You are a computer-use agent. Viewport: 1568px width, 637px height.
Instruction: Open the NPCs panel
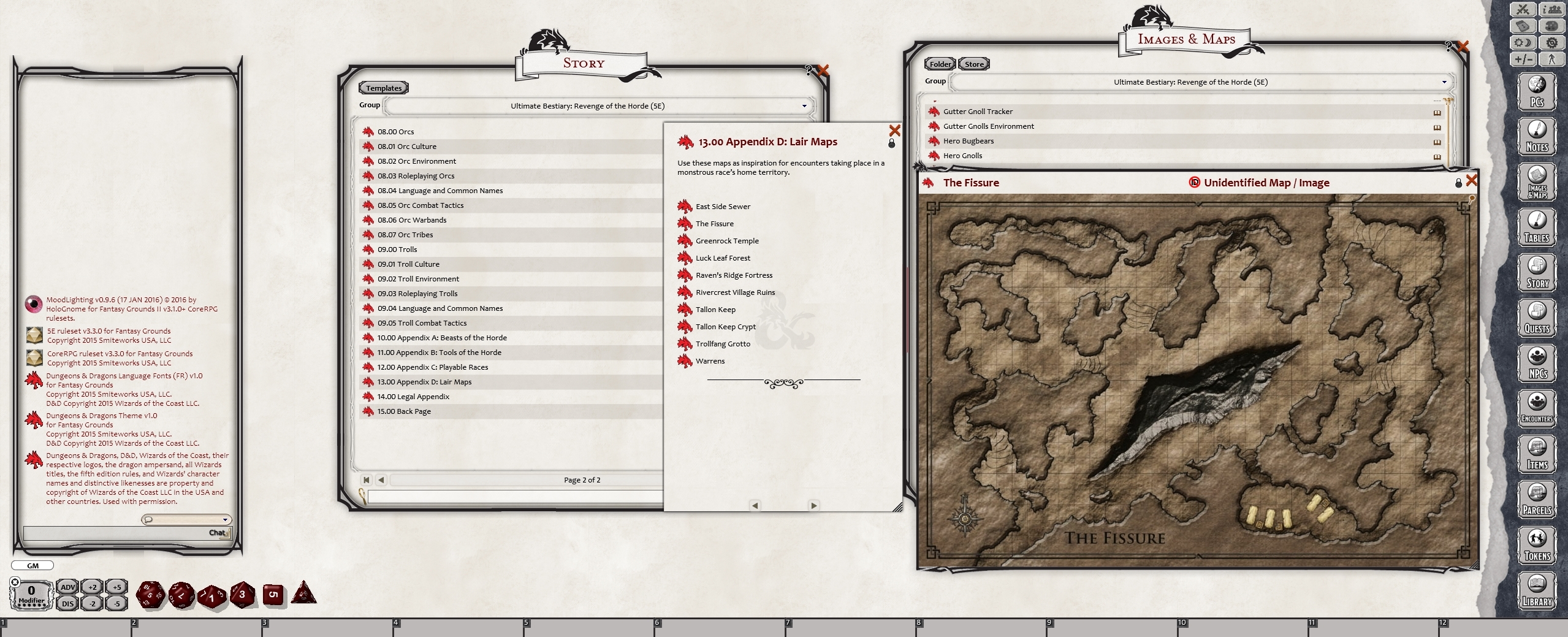1536,362
